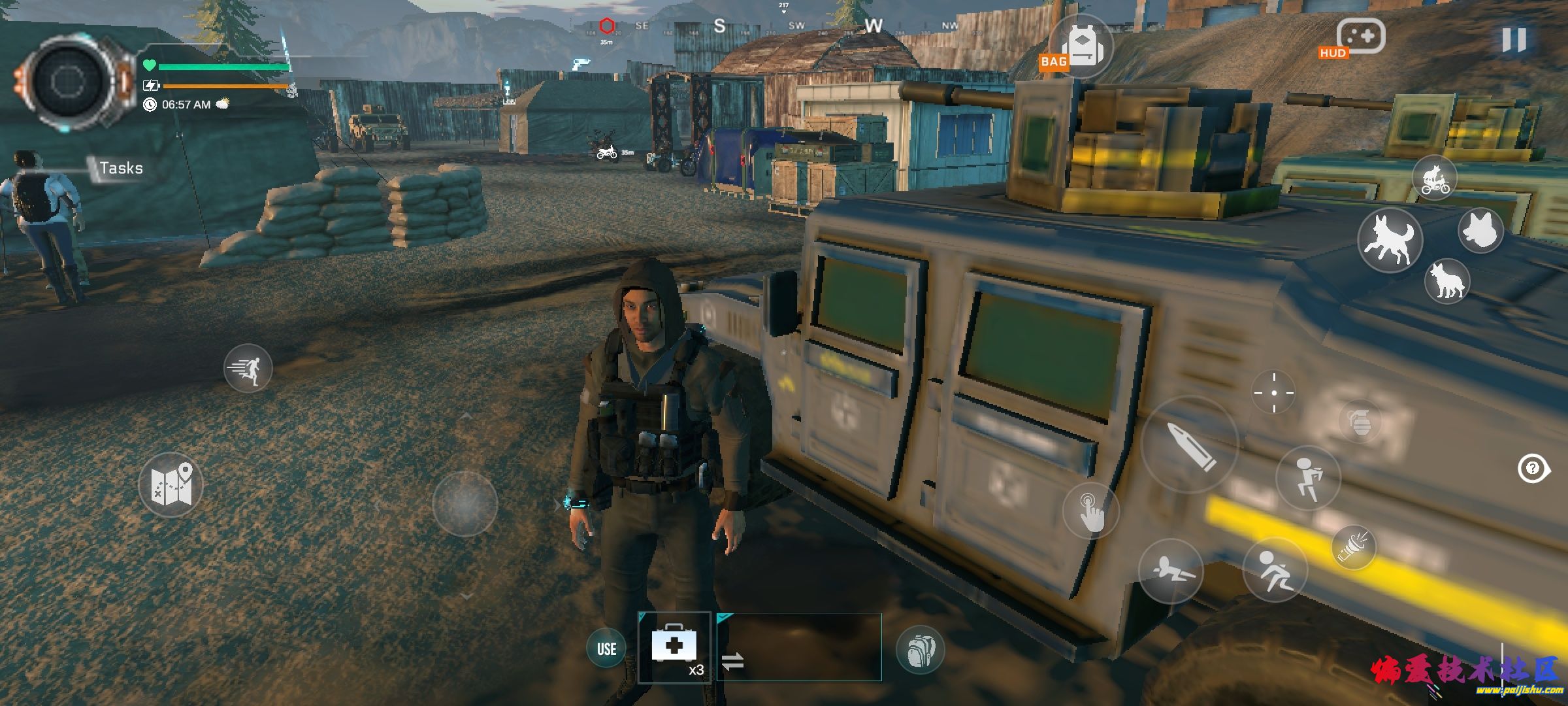Command the running dog companion icon
The image size is (1568, 706).
point(1390,240)
